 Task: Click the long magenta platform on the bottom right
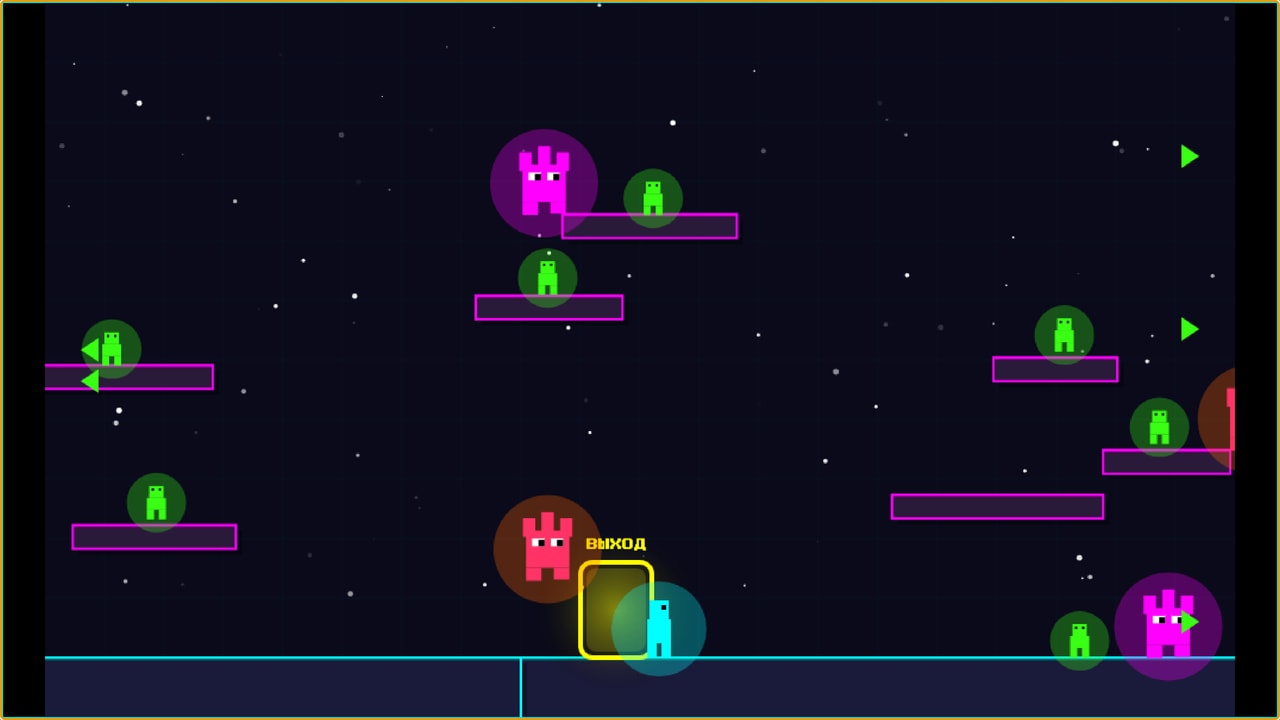996,507
